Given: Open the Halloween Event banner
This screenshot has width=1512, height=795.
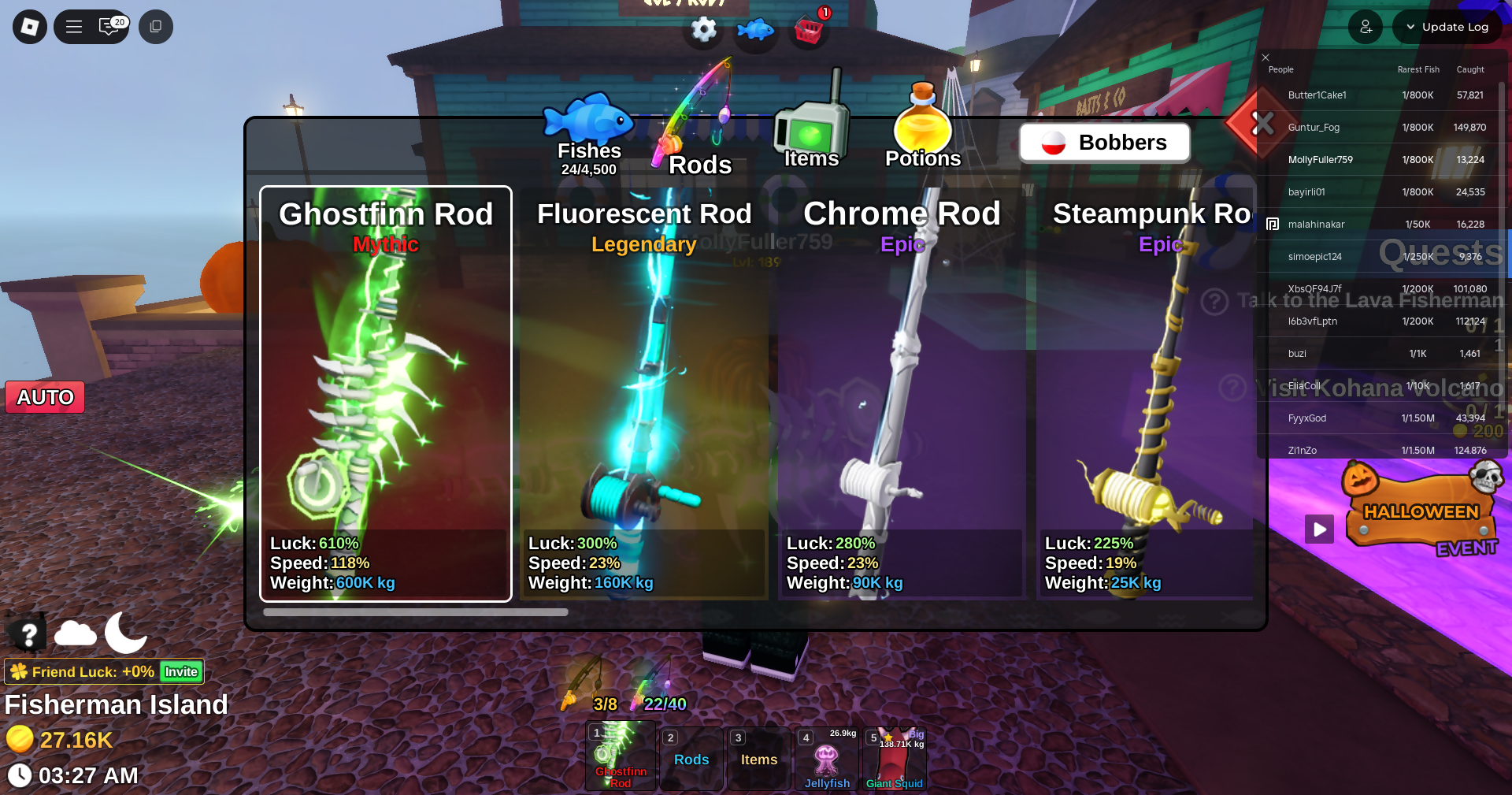Looking at the screenshot, I should pyautogui.click(x=1421, y=514).
